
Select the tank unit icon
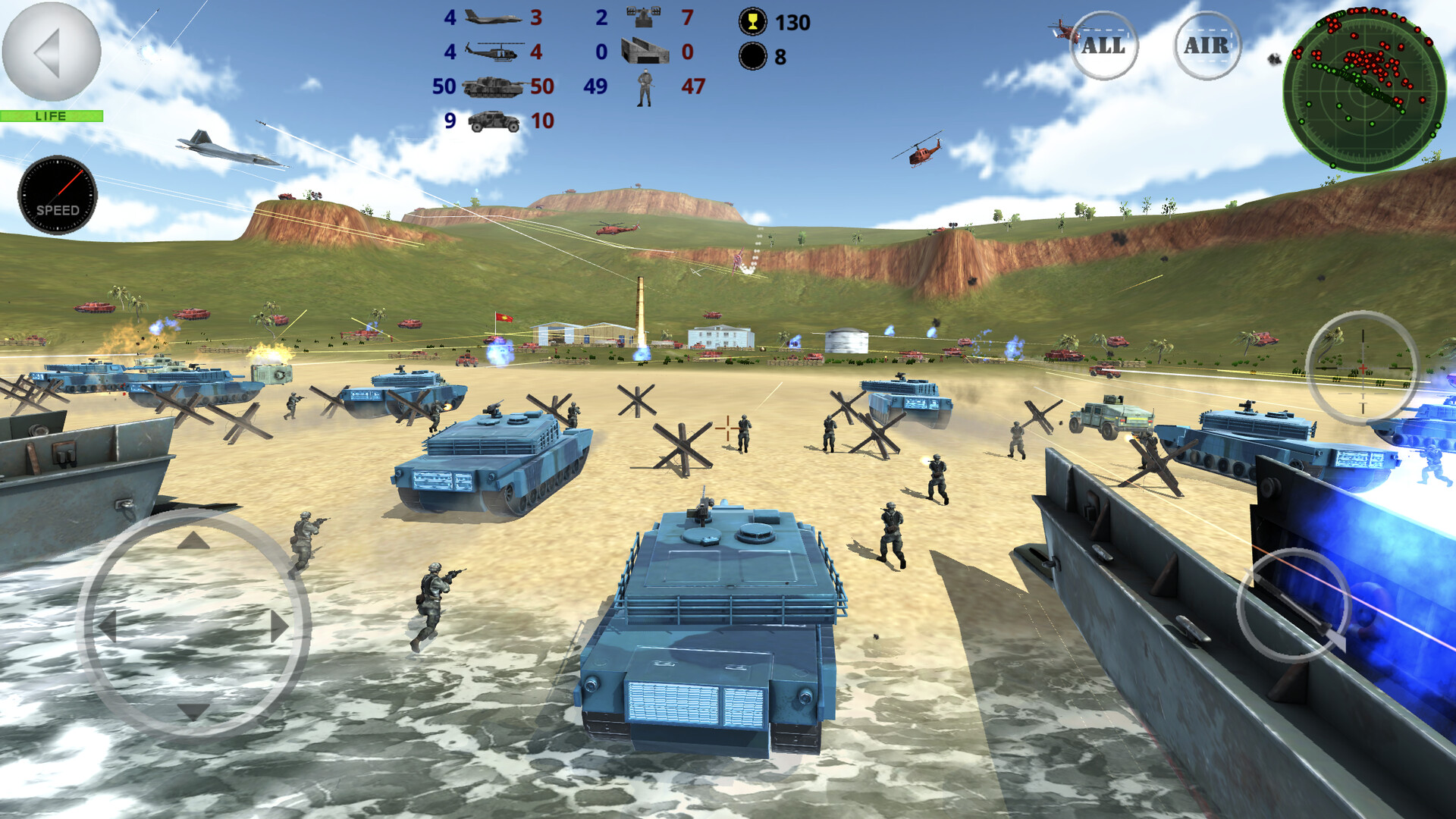[493, 86]
